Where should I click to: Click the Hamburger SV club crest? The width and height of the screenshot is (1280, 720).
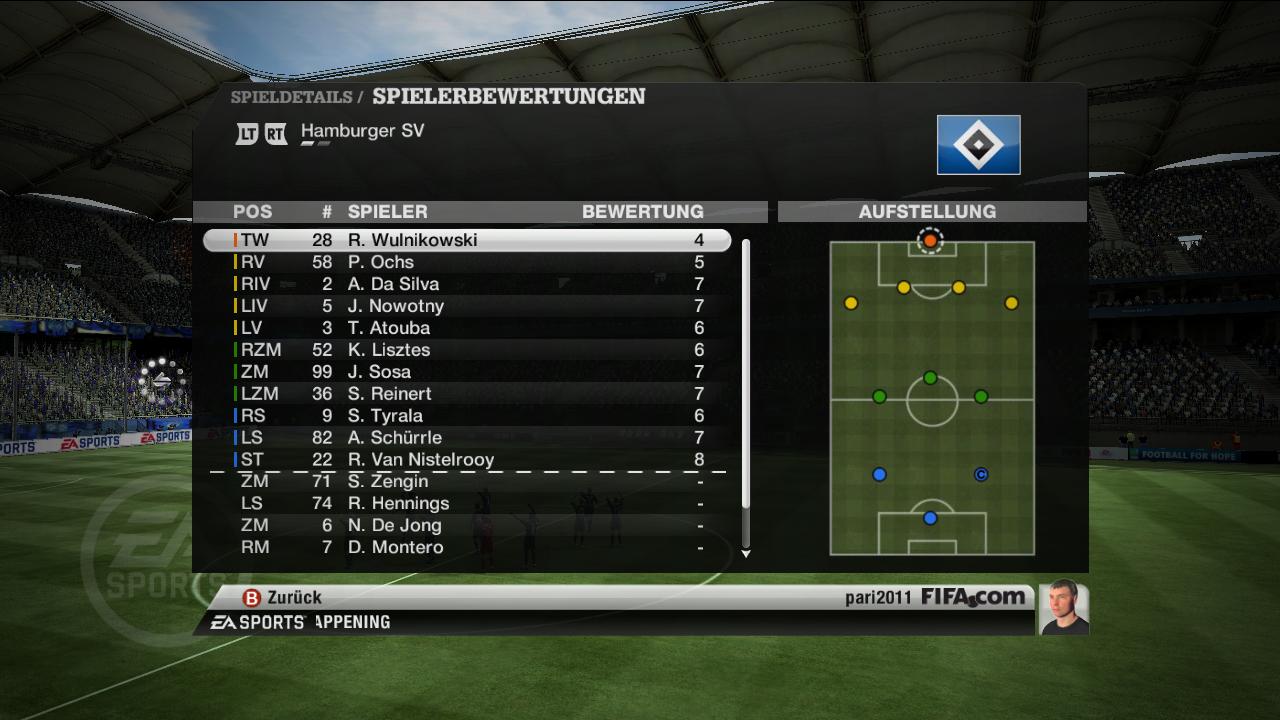coord(978,145)
